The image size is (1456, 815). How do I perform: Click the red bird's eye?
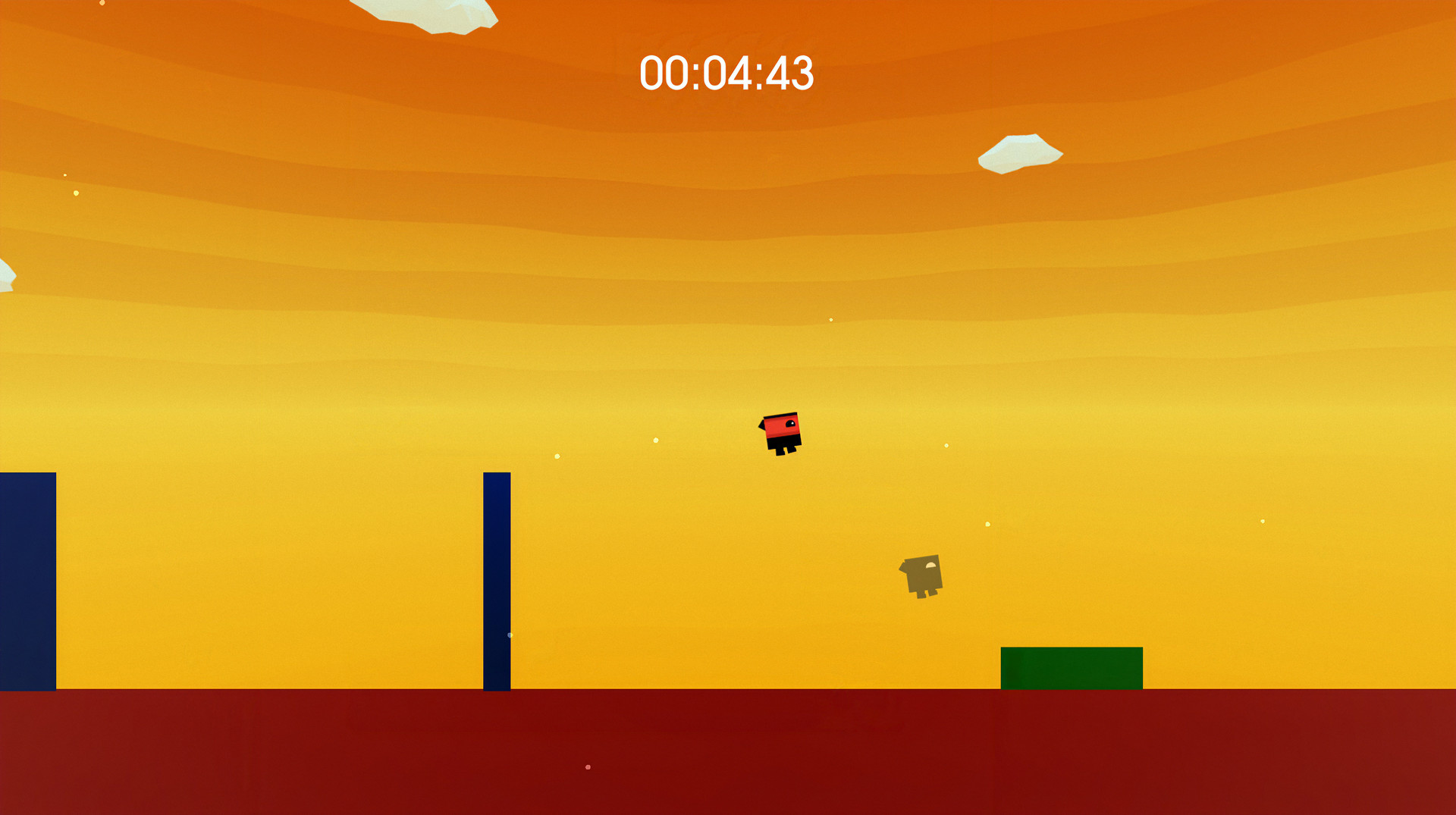coord(792,422)
